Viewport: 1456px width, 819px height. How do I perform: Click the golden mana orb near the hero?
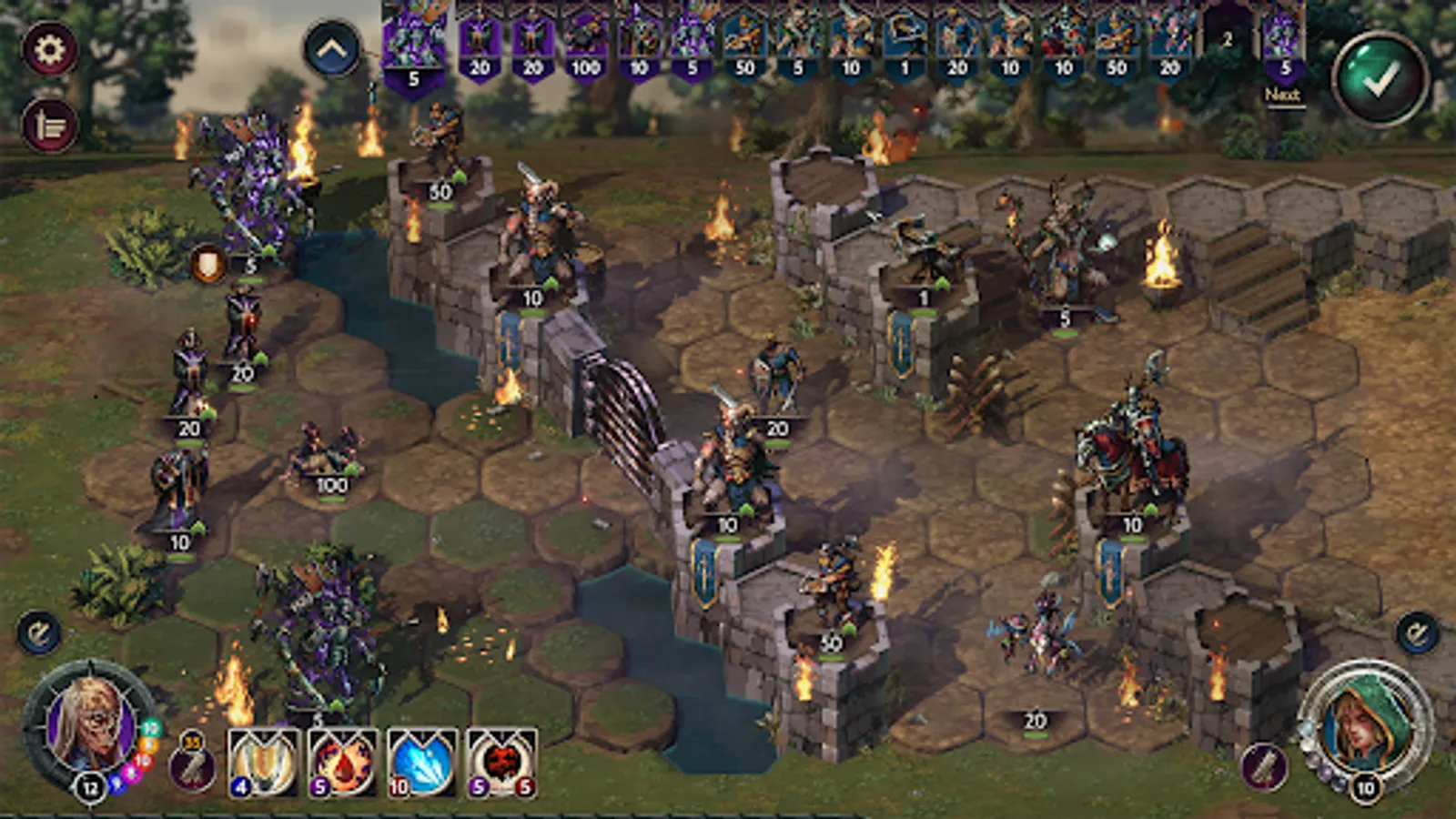click(148, 743)
